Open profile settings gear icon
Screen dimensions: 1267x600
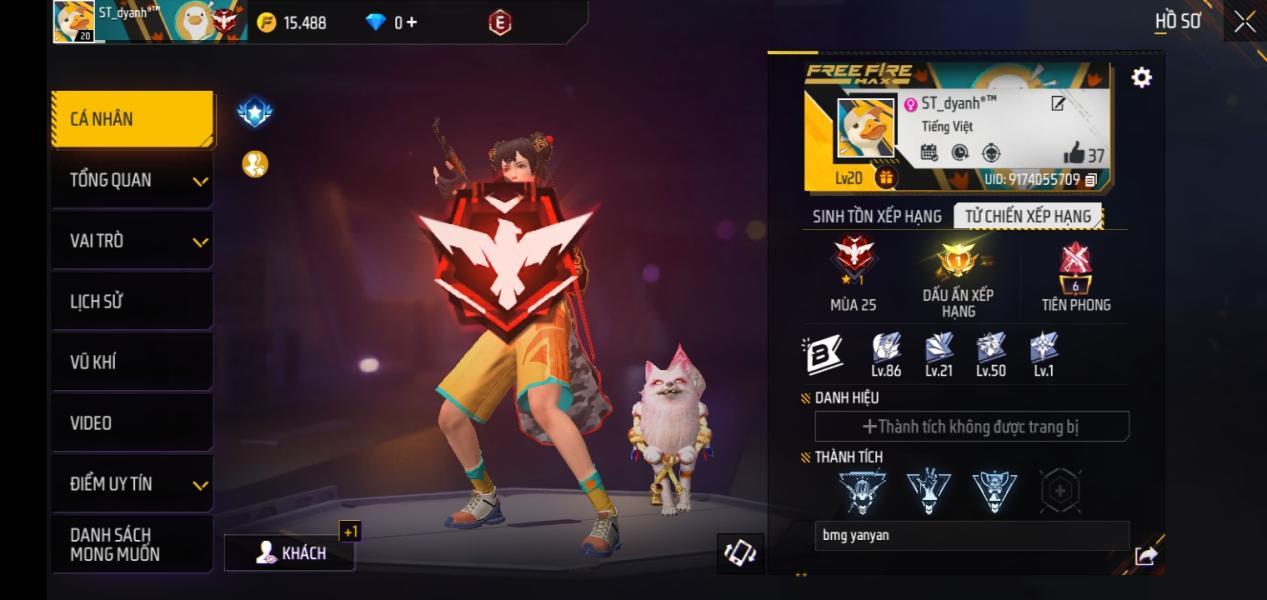[1141, 78]
